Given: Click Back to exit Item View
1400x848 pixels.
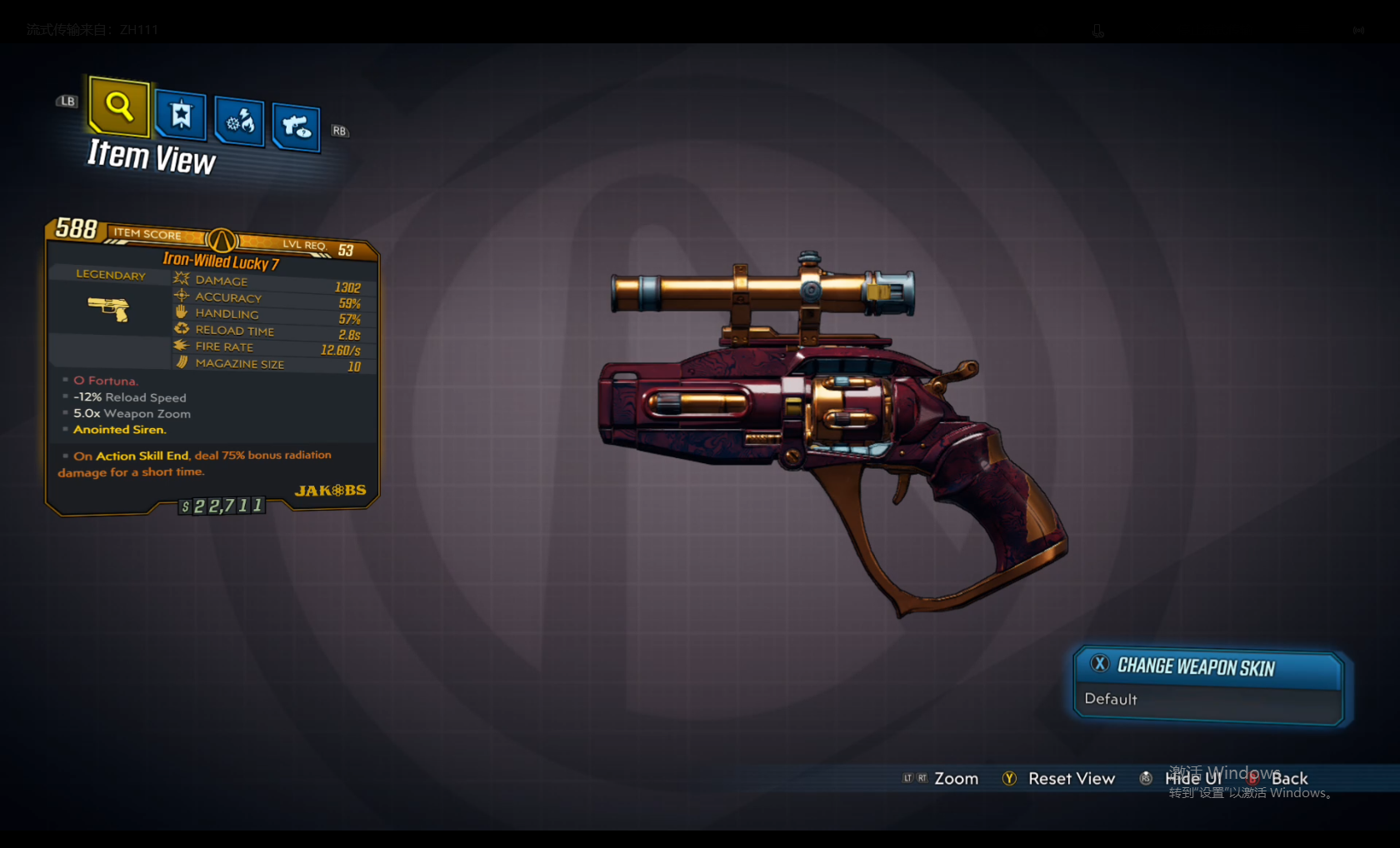Looking at the screenshot, I should click(x=1289, y=778).
